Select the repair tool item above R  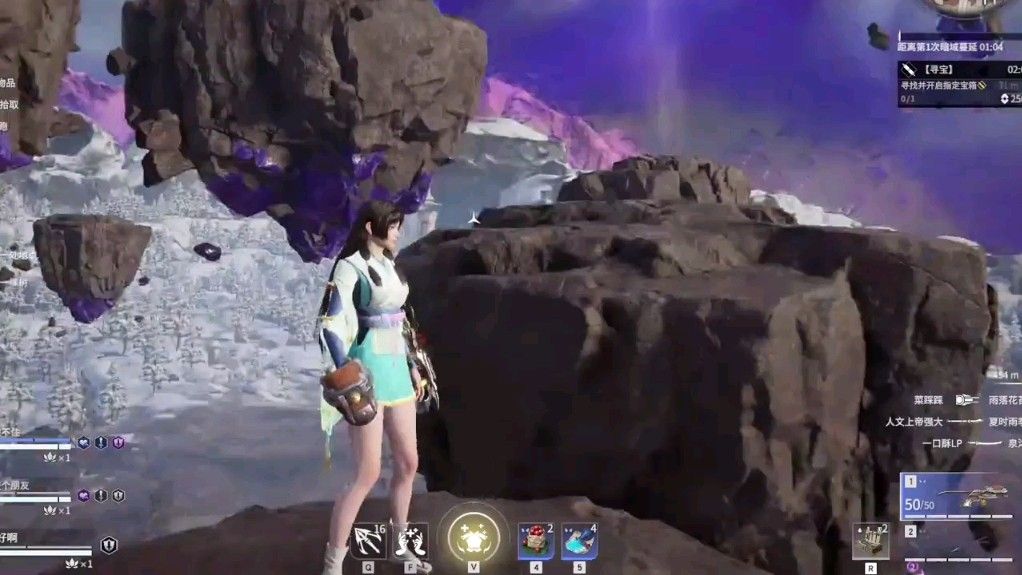tap(870, 541)
